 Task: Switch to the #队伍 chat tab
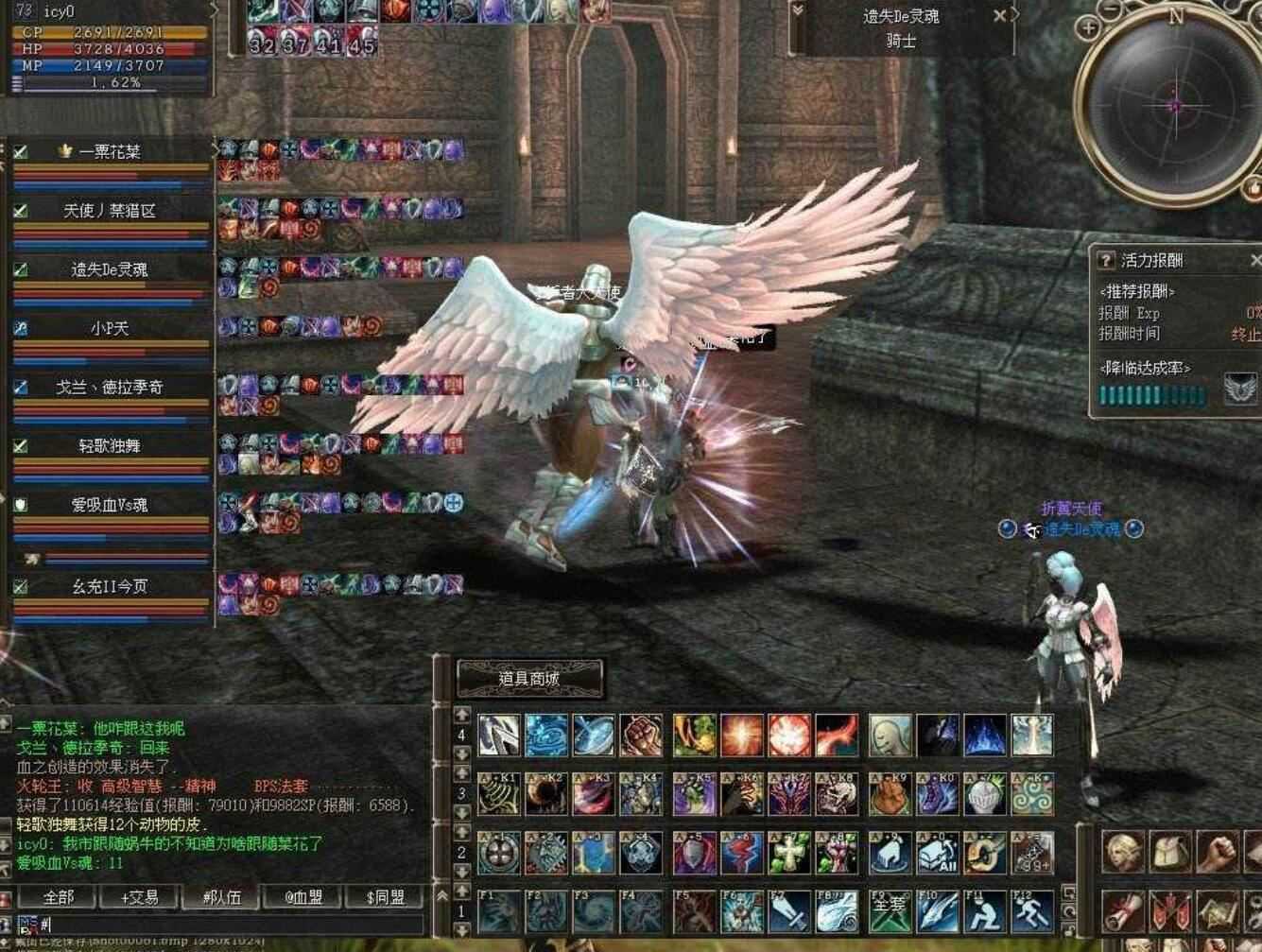[x=220, y=898]
